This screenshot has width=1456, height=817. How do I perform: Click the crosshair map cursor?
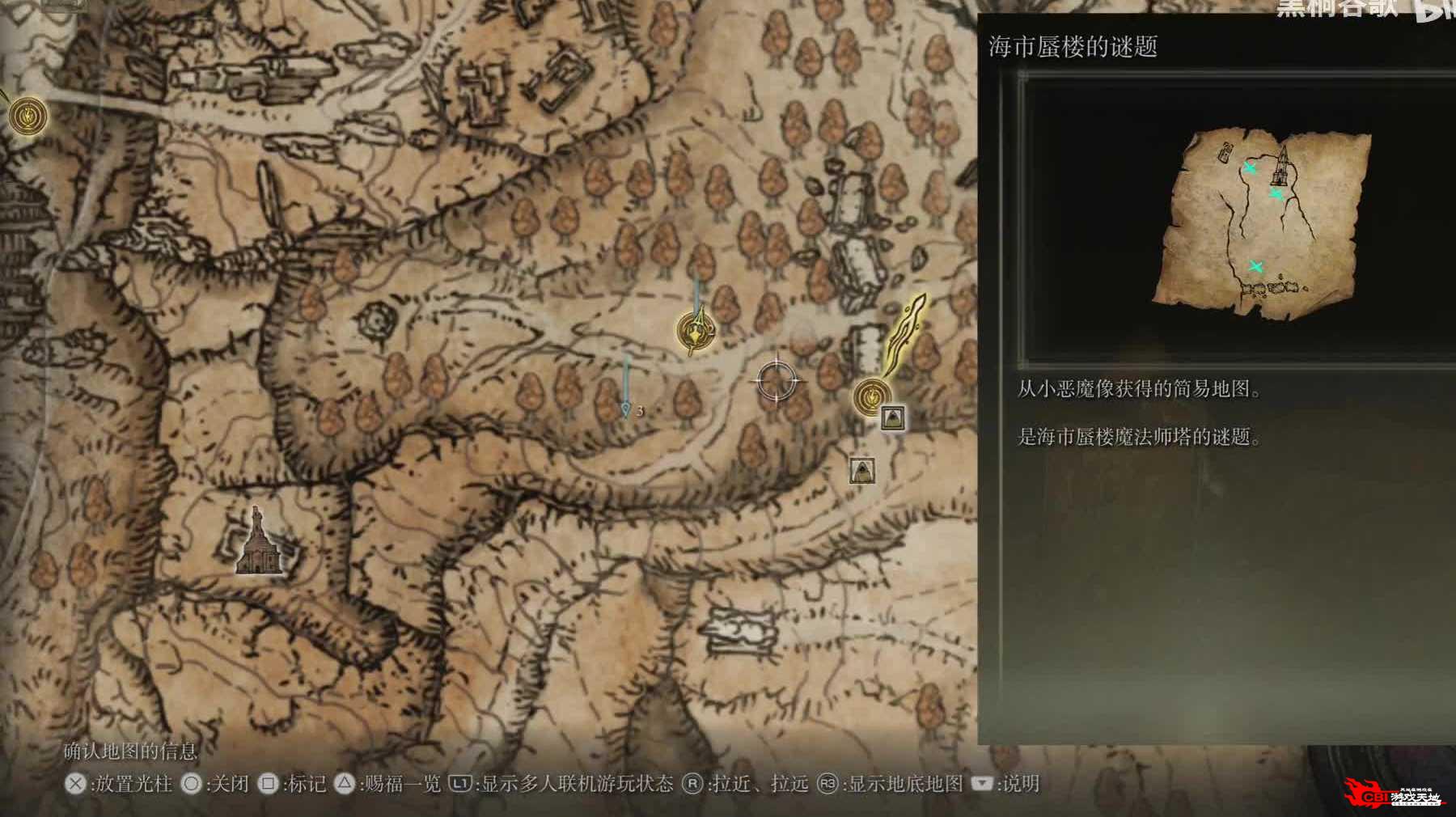pos(777,379)
